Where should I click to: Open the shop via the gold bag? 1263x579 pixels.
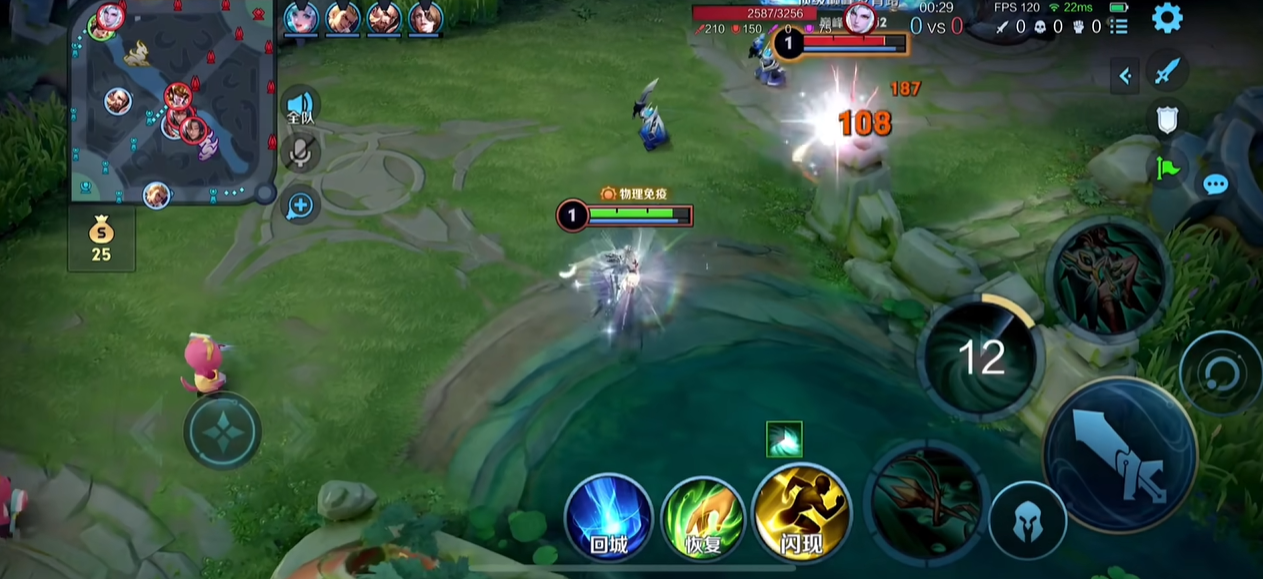coord(101,239)
